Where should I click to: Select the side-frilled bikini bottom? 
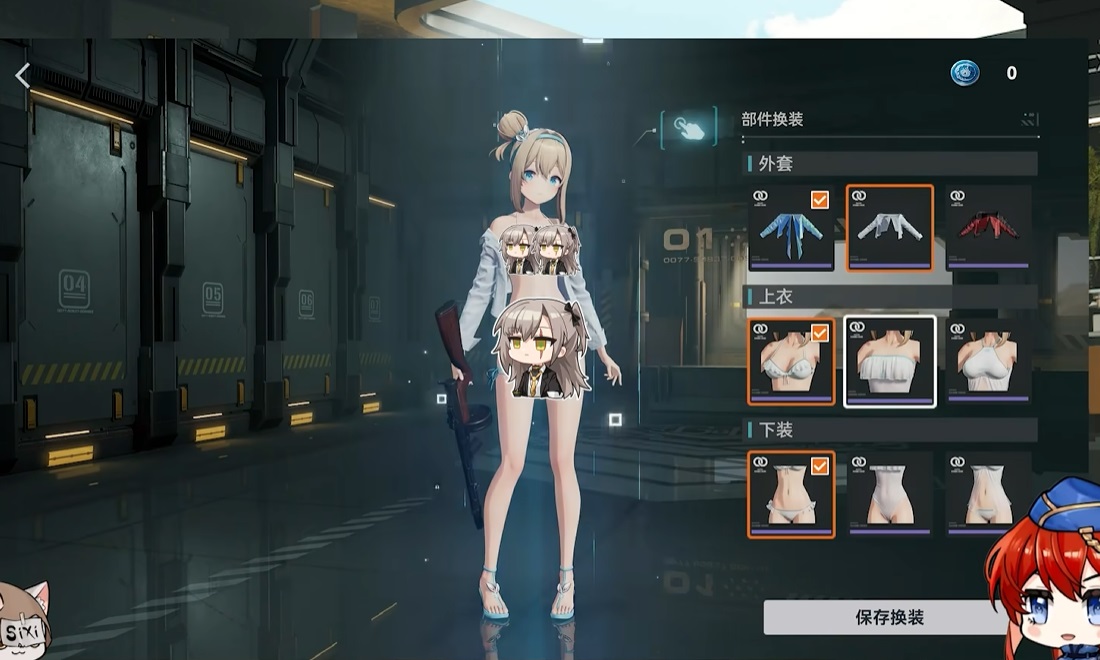coord(791,494)
